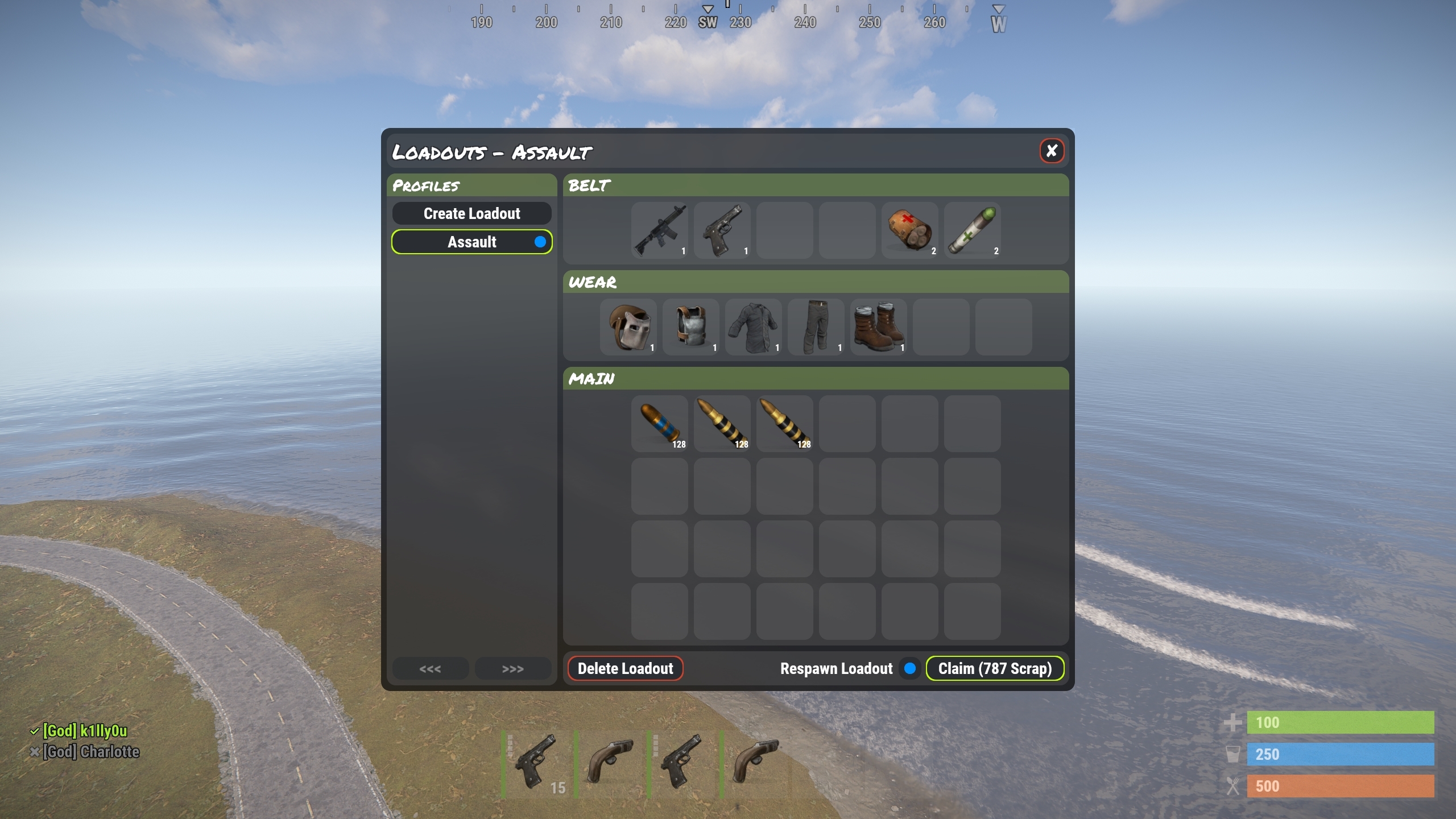Toggle the Respawn Loadout option
This screenshot has width=1456, height=819.
pos(909,669)
